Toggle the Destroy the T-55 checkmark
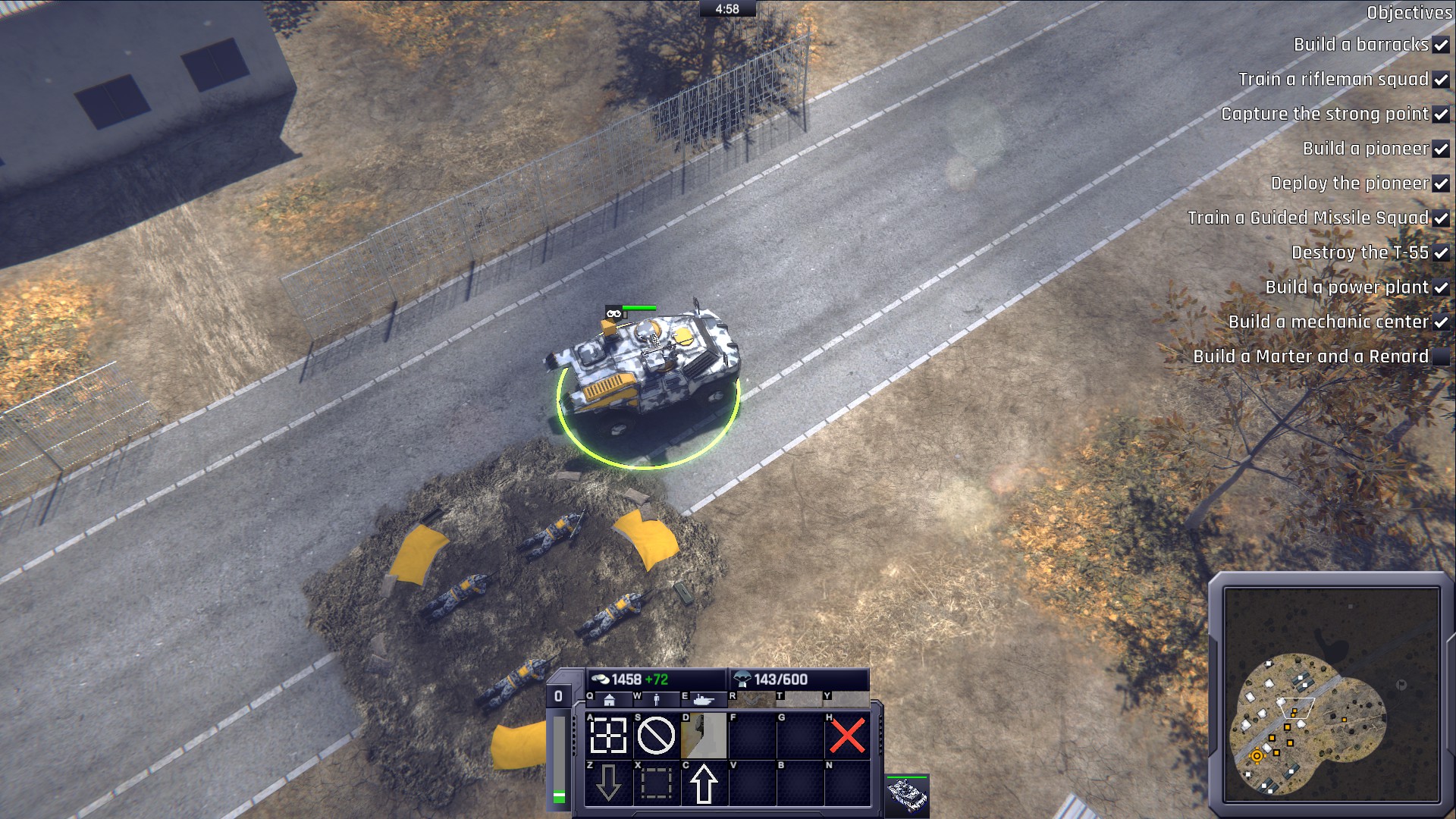 (1442, 253)
